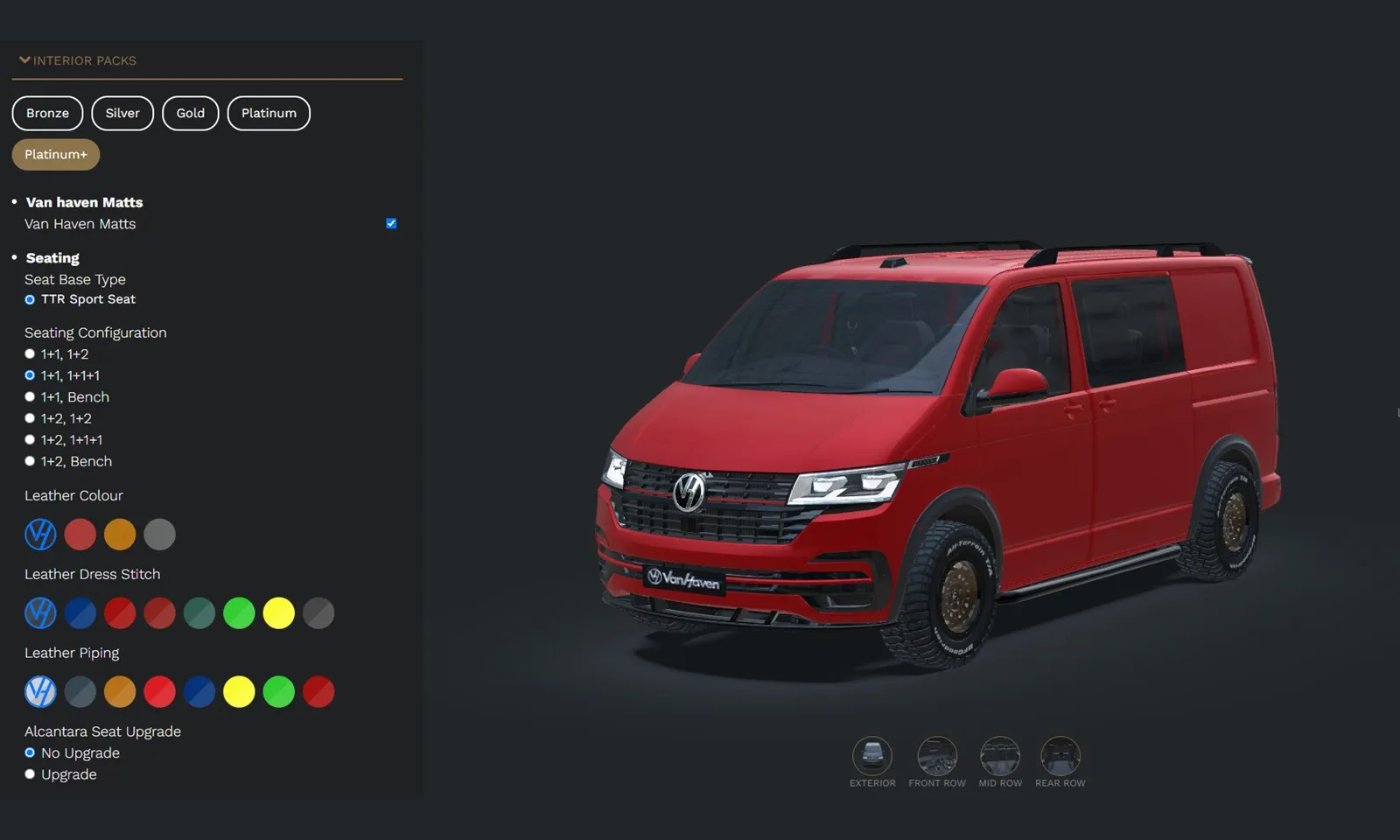Select the TTR Sport Seat base type
1400x840 pixels.
coord(29,298)
